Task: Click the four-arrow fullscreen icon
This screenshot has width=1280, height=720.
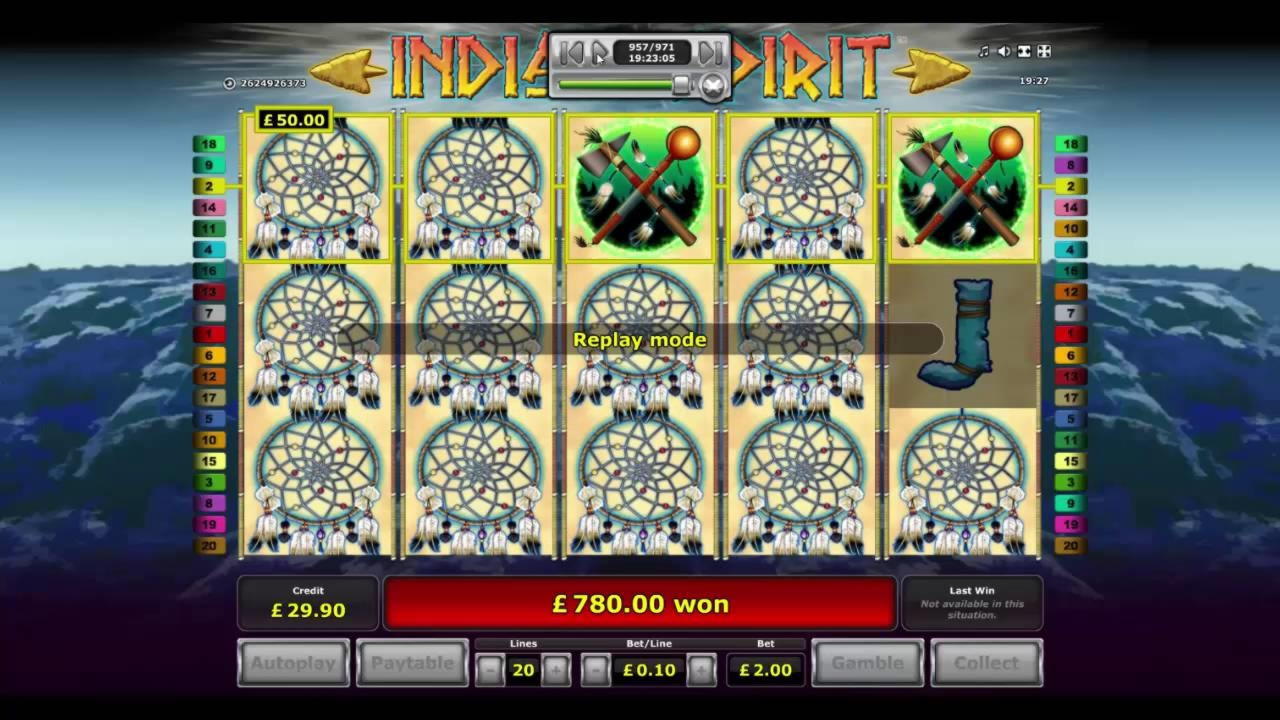Action: click(x=1043, y=52)
